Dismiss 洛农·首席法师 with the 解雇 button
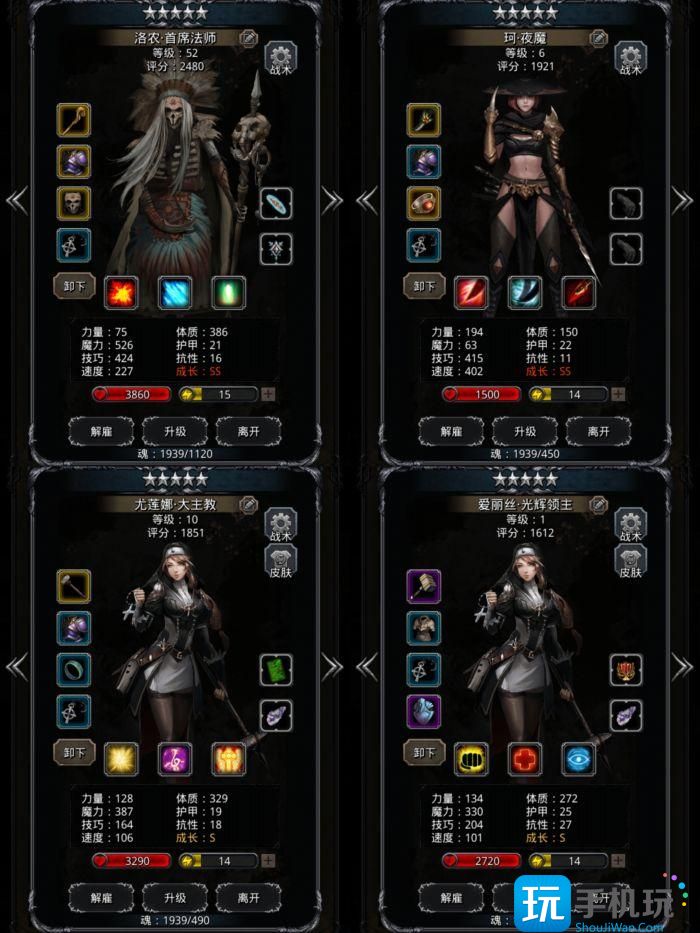This screenshot has width=700, height=933. [101, 431]
